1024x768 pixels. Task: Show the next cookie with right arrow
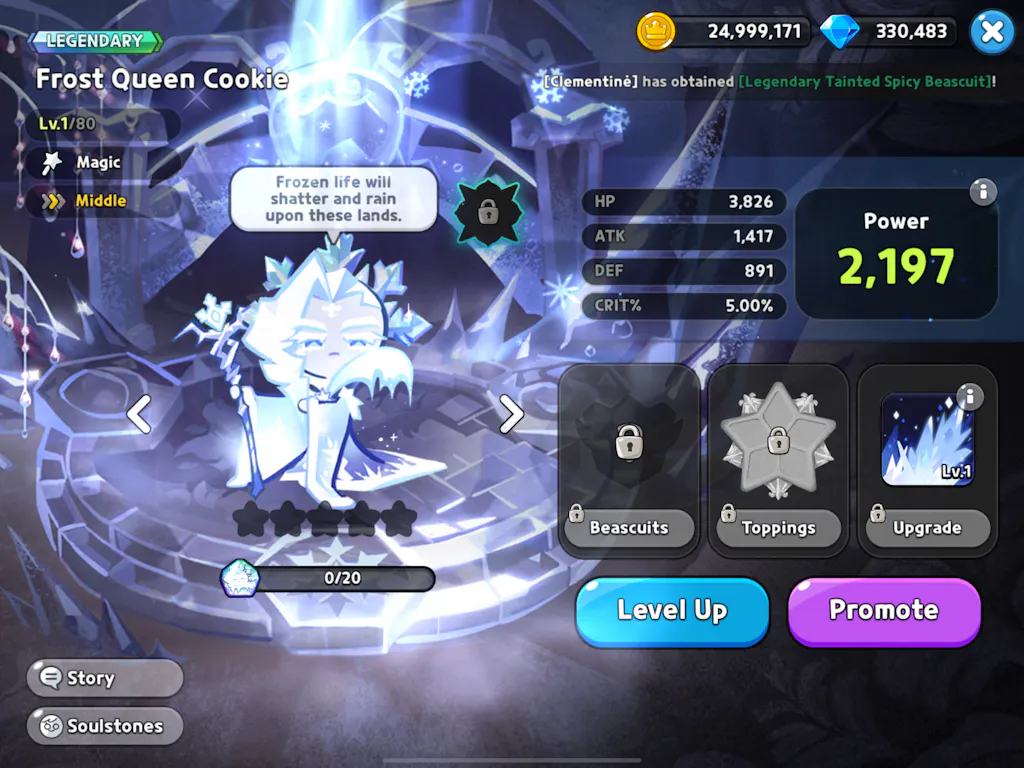[x=511, y=413]
